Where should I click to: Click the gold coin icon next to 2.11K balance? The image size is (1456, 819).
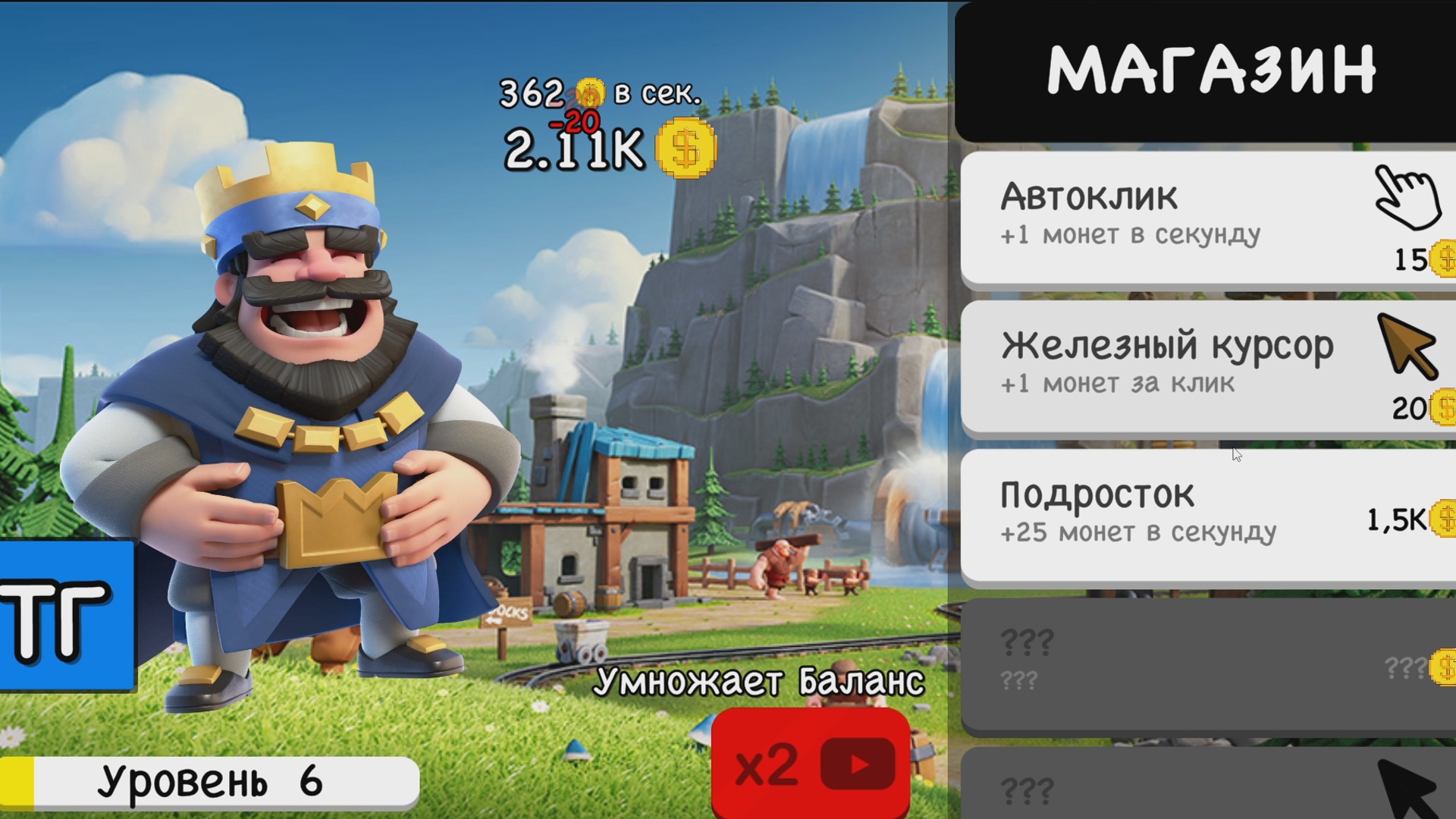tap(686, 149)
